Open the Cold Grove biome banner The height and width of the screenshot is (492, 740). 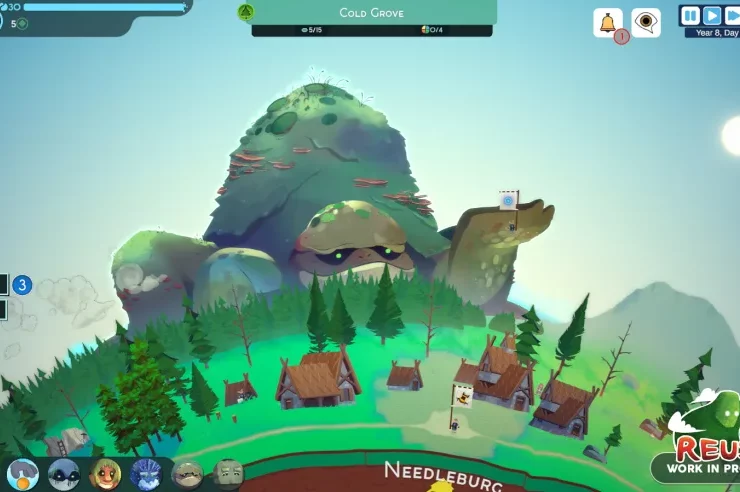371,13
